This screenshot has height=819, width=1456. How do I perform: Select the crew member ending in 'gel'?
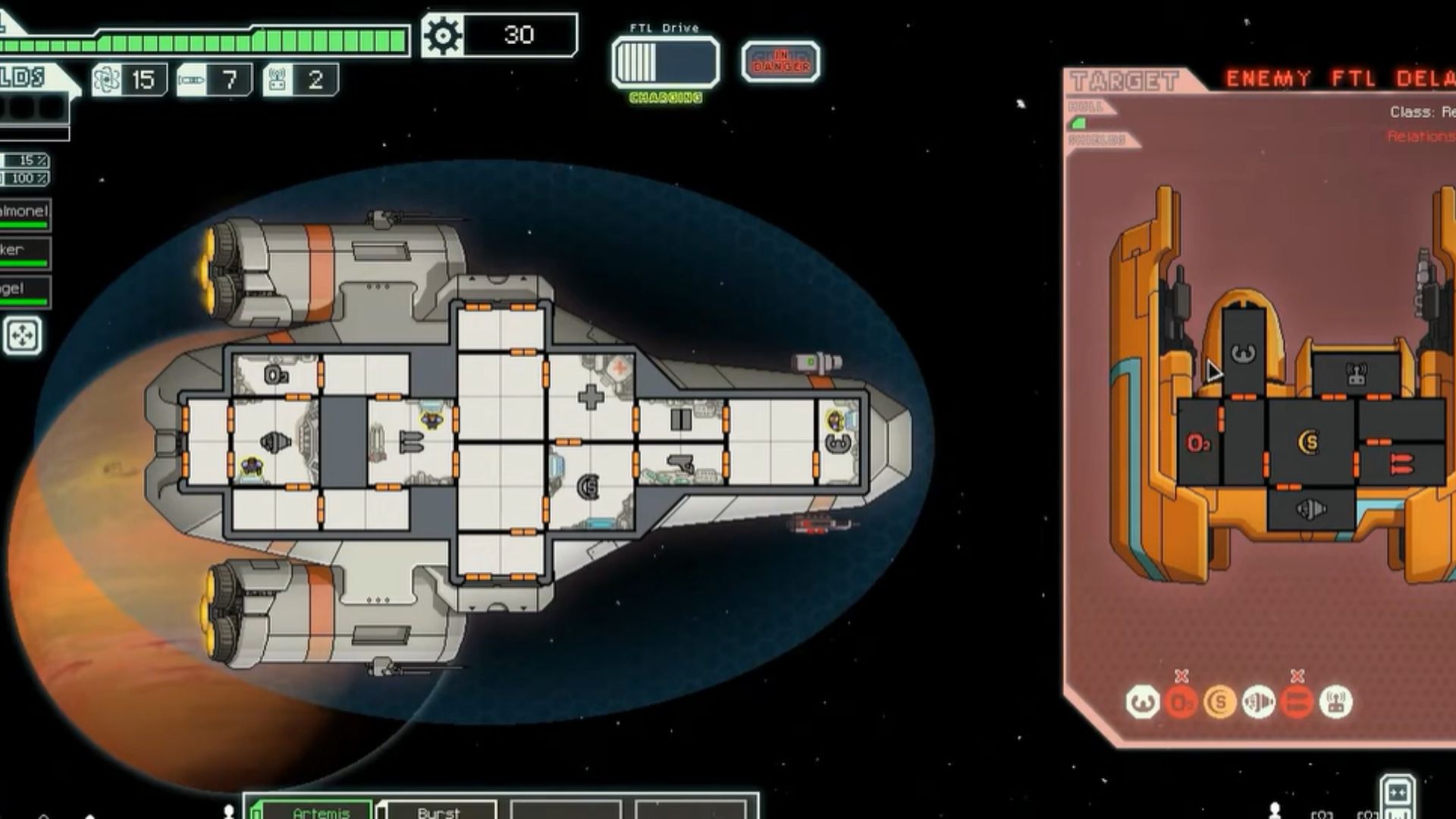click(x=24, y=292)
